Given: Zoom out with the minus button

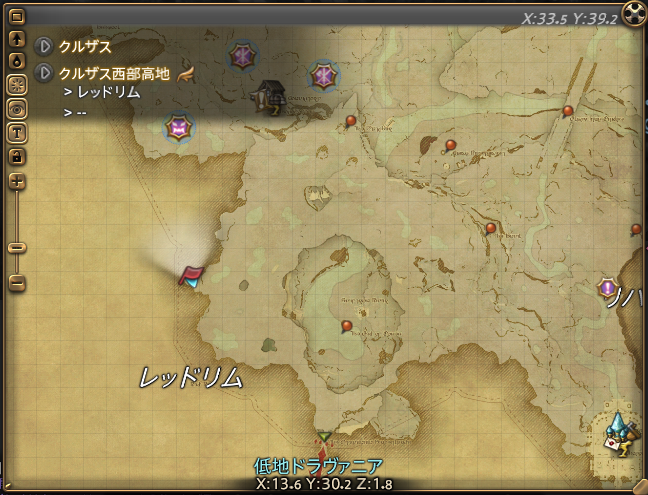Looking at the screenshot, I should [16, 284].
